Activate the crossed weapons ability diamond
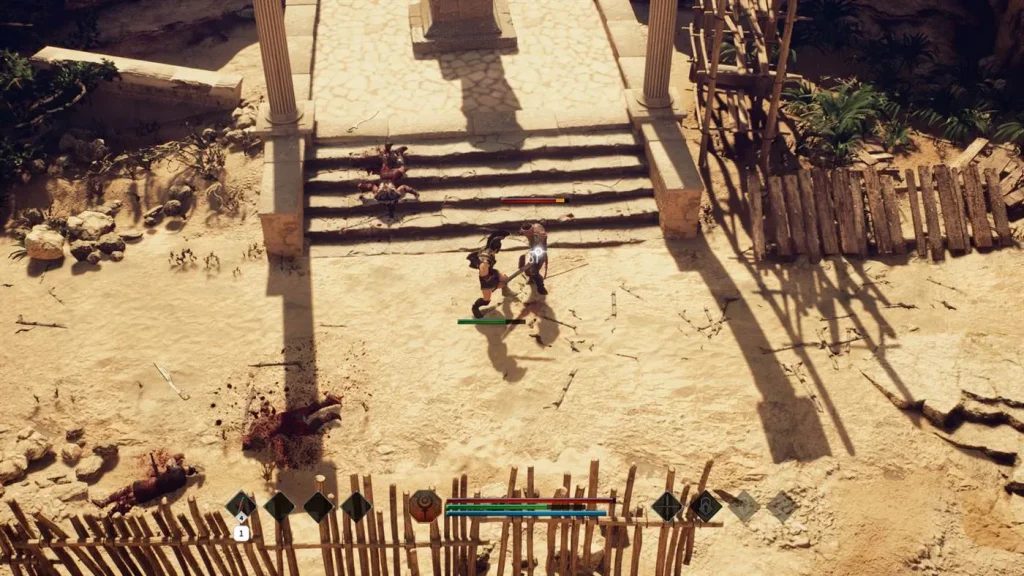The image size is (1024, 576). point(667,506)
